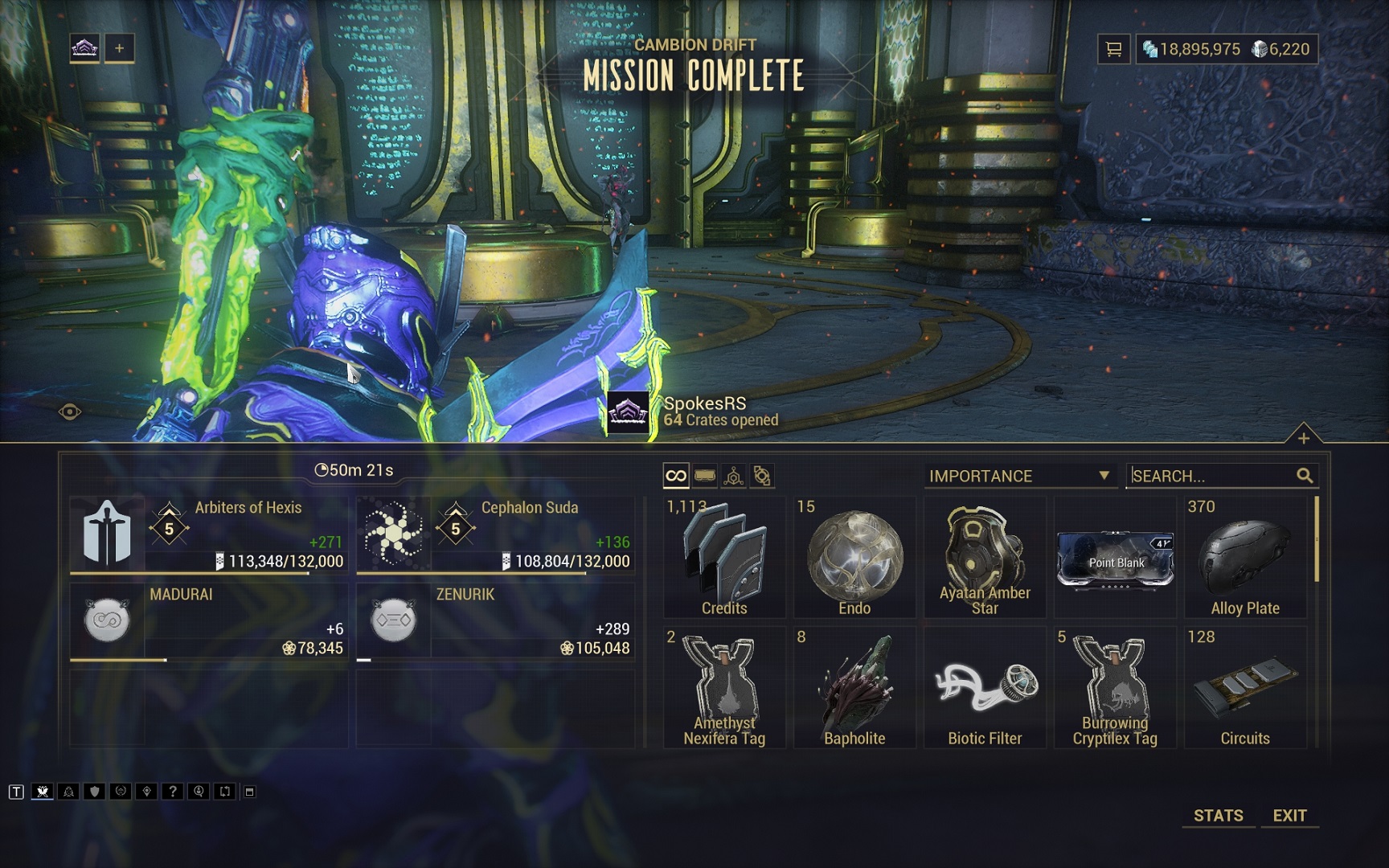Choose the Bapholite reward tile
The height and width of the screenshot is (868, 1389).
coord(854,689)
